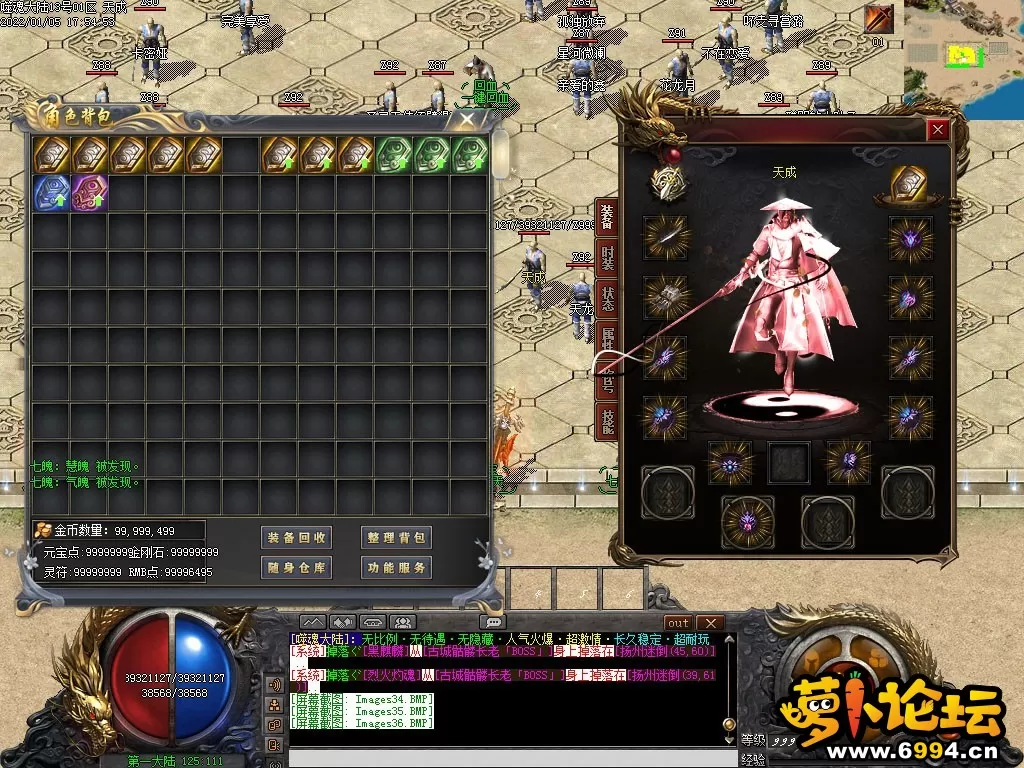
Task: Switch to the 时装 fashion tab
Action: pos(606,257)
